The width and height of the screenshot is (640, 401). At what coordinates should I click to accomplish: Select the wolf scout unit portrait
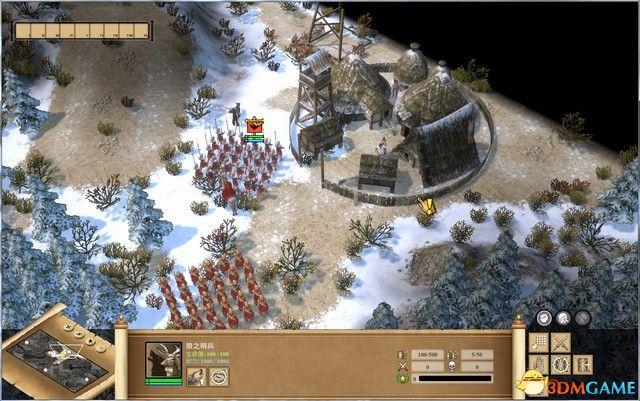click(x=164, y=360)
